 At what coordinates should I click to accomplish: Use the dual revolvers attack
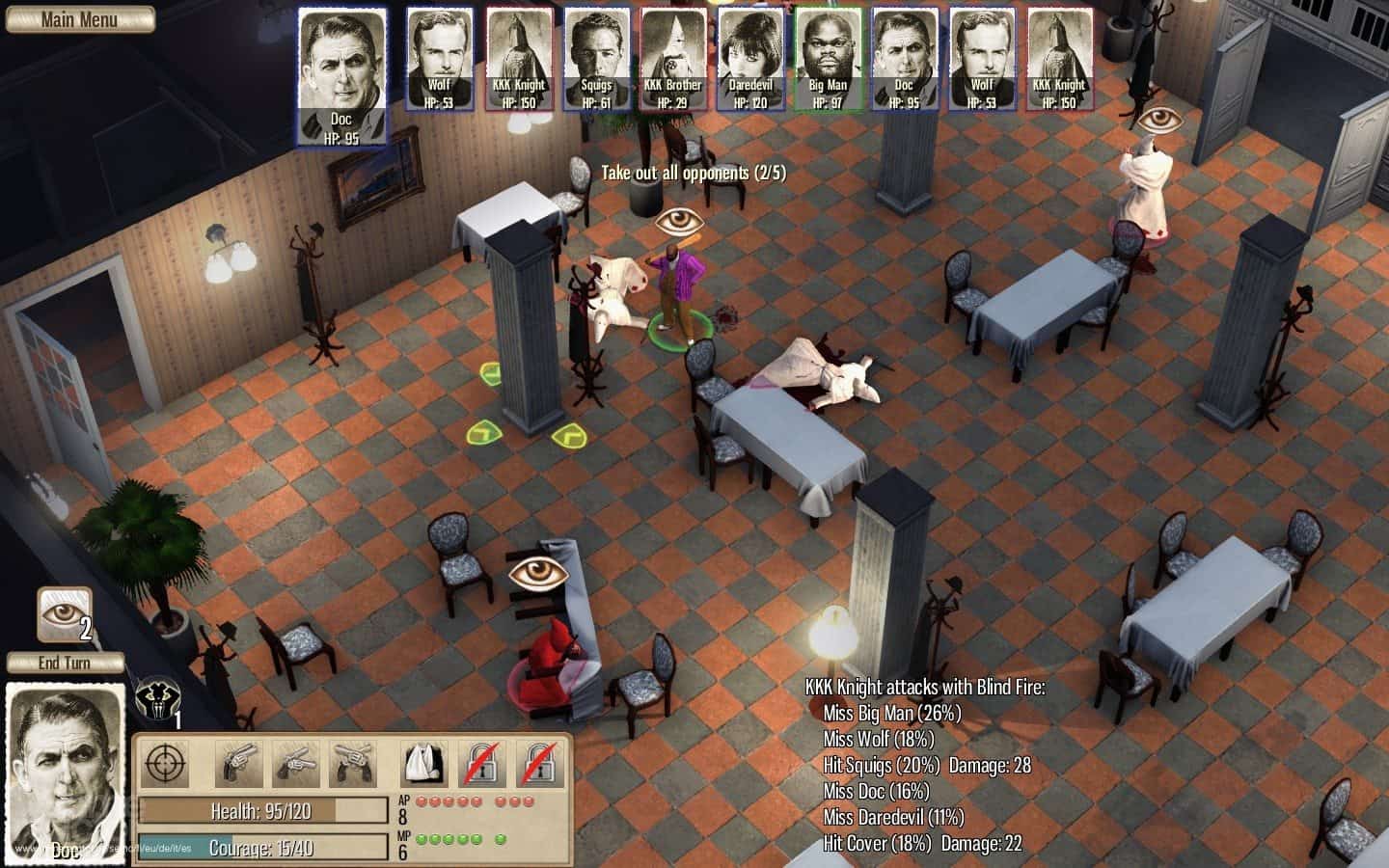point(354,766)
